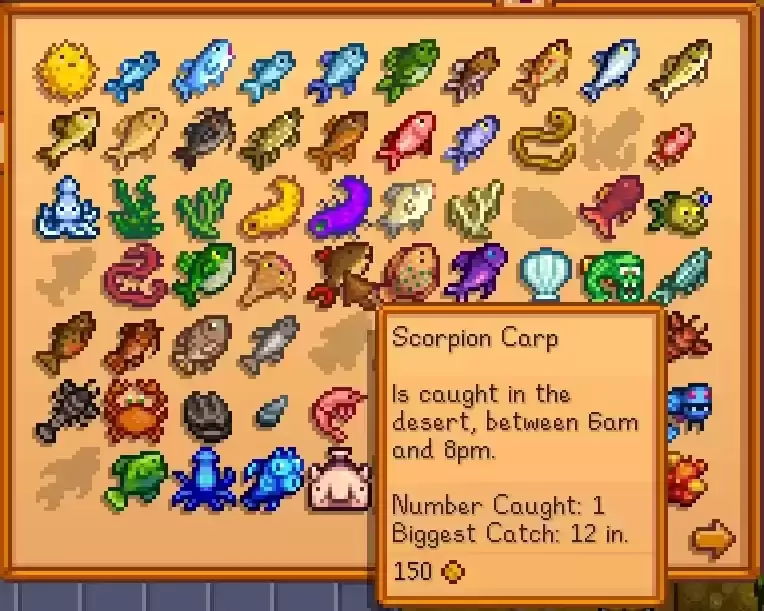The width and height of the screenshot is (764, 611).
Task: Select the dark gray lobster icon
Action: 65,410
